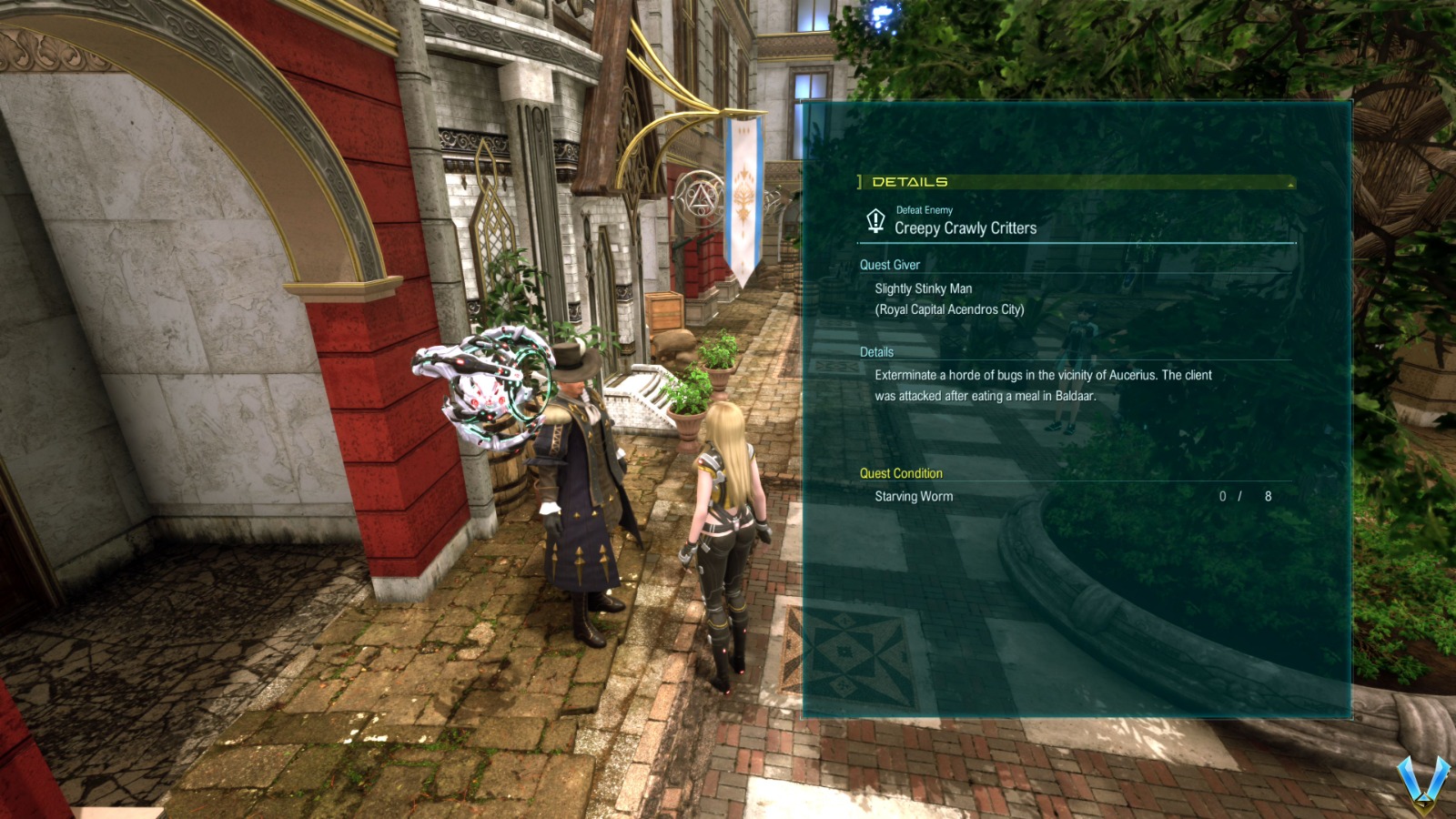Collapse the Details description section

point(876,352)
